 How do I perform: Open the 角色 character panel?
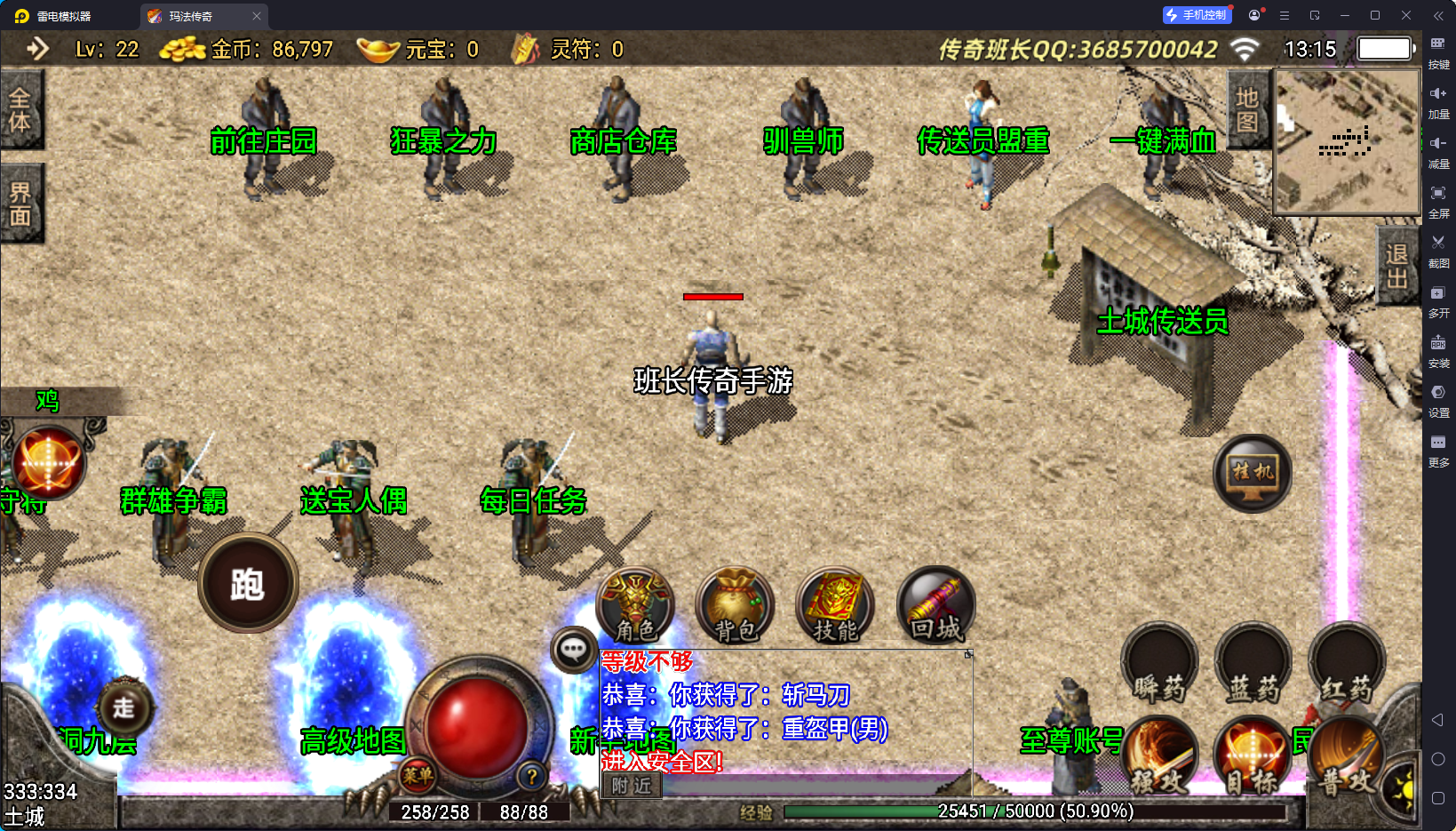pyautogui.click(x=635, y=605)
